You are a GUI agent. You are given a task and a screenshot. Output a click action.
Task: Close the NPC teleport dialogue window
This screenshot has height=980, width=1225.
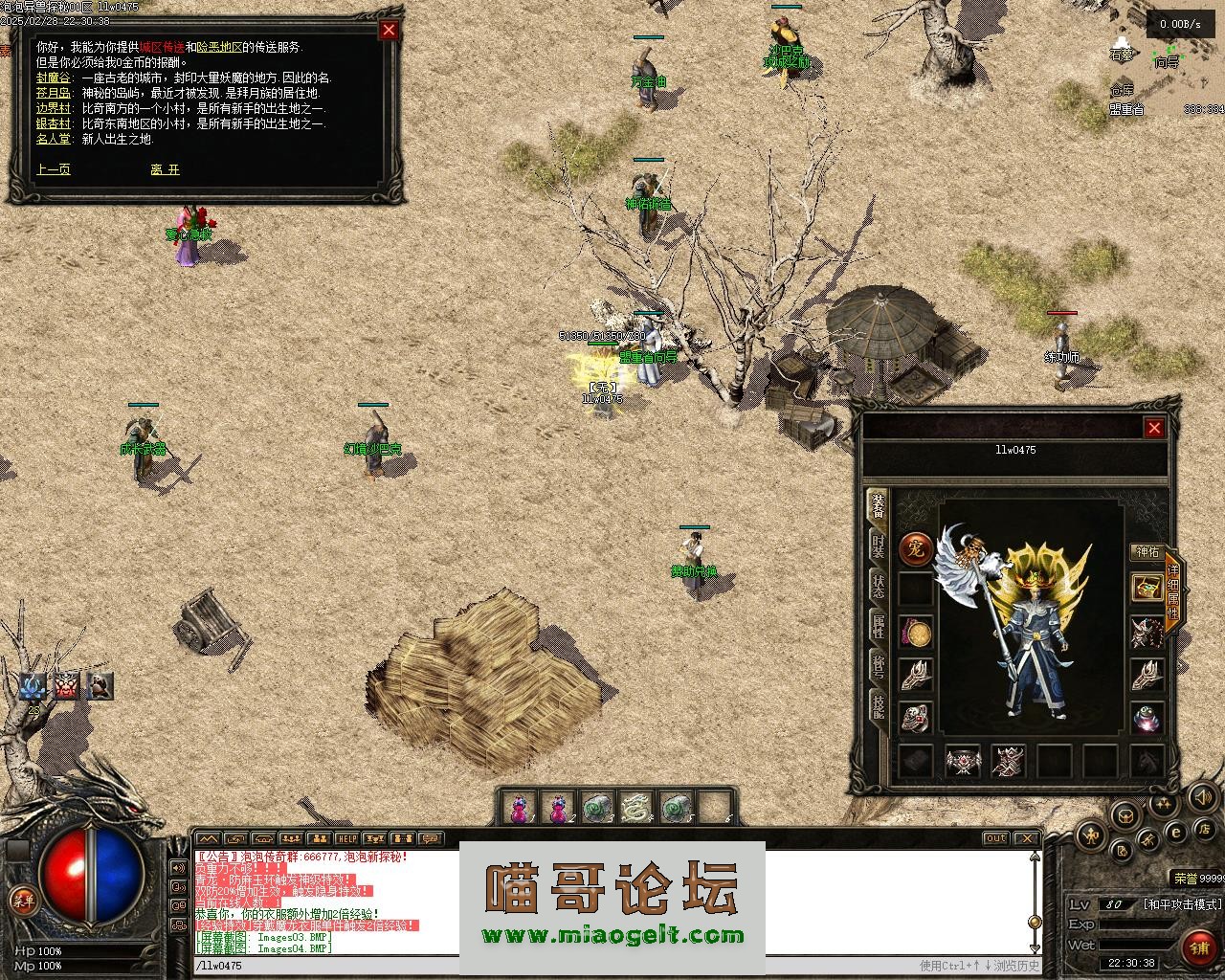(389, 30)
